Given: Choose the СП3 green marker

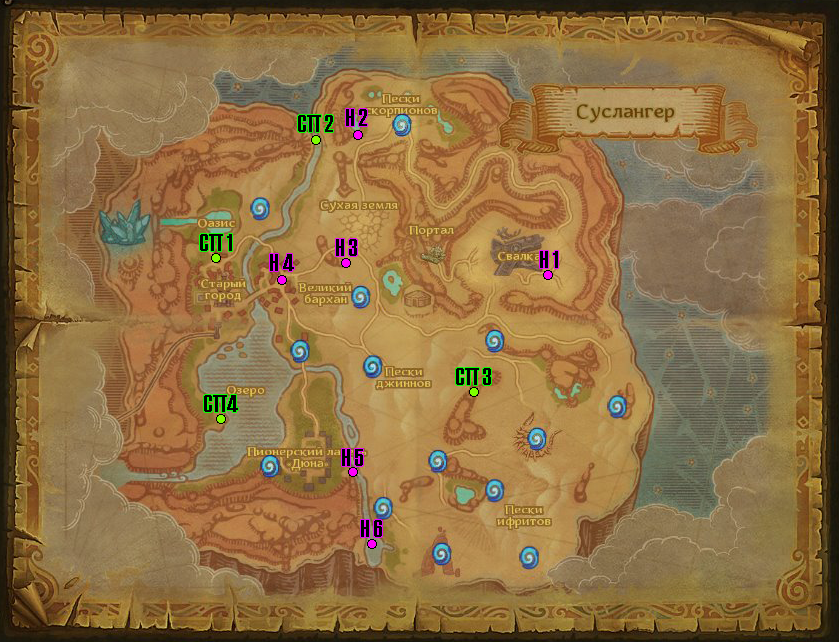Looking at the screenshot, I should coord(474,392).
